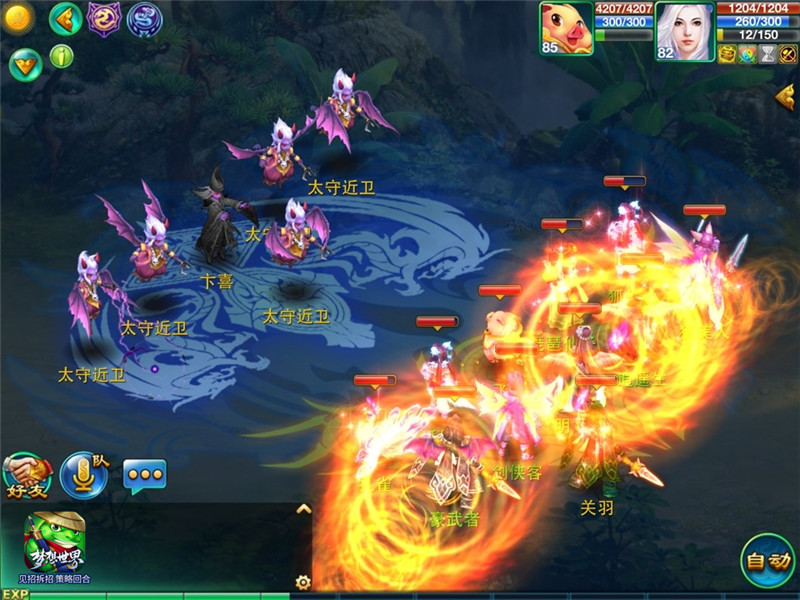Open the chat speech bubble
Screen dimensions: 800x600
point(144,476)
